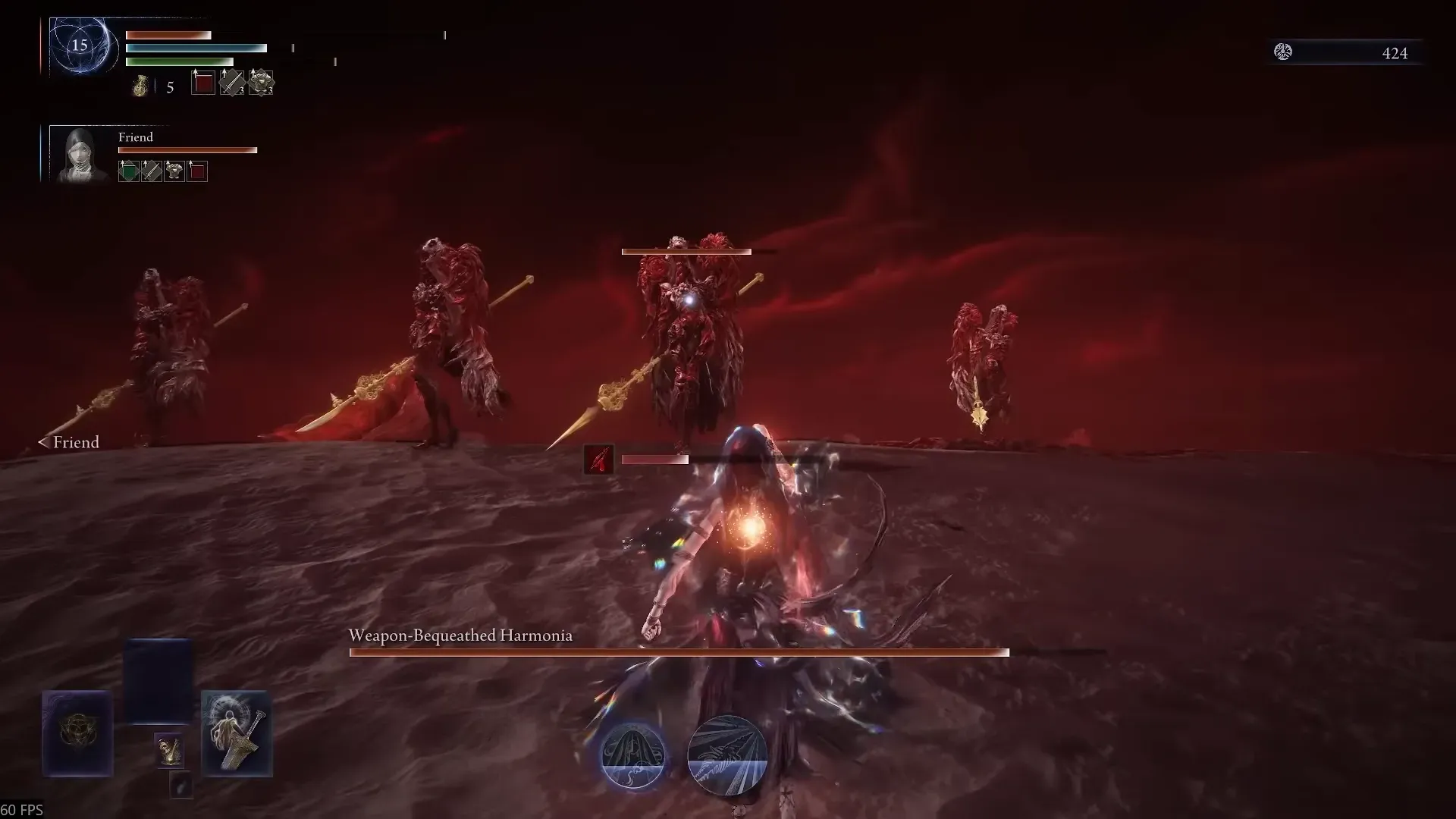Select the armor defense-boost buff icon
Viewport: 1456px width, 819px height.
point(261,82)
